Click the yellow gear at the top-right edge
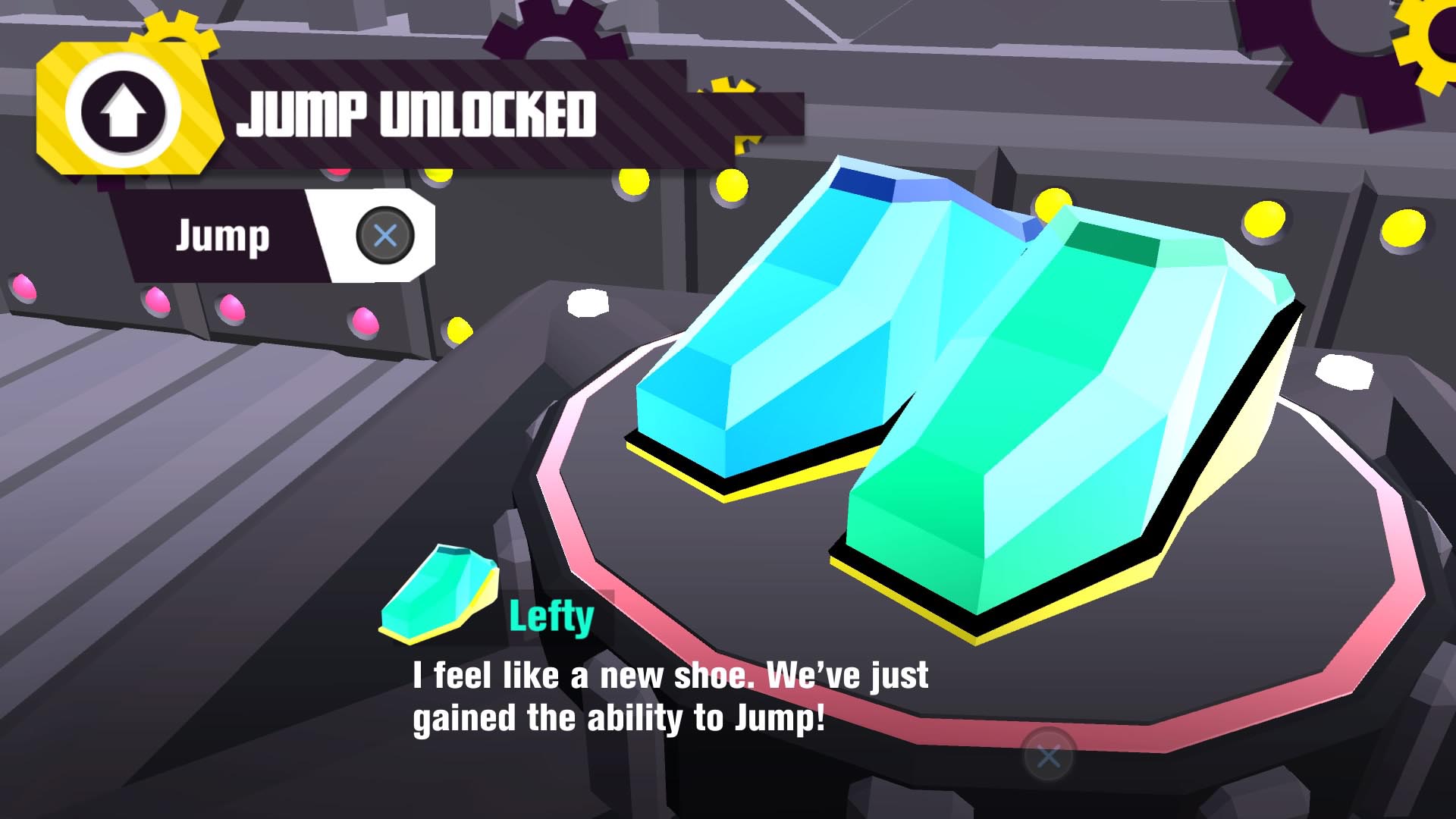This screenshot has width=1456, height=819. click(1426, 42)
